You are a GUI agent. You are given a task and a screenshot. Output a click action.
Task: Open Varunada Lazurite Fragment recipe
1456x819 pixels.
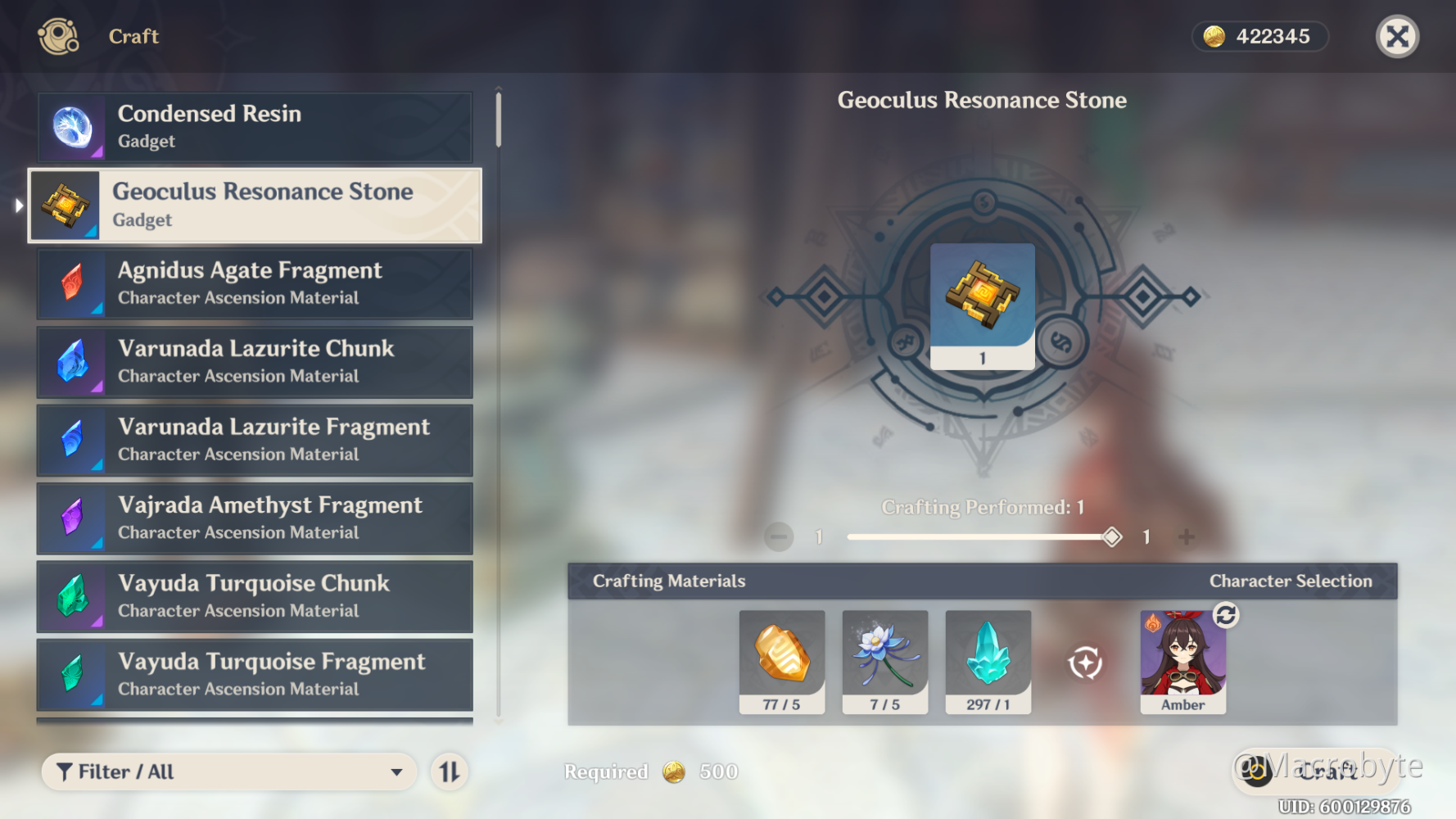pos(255,440)
